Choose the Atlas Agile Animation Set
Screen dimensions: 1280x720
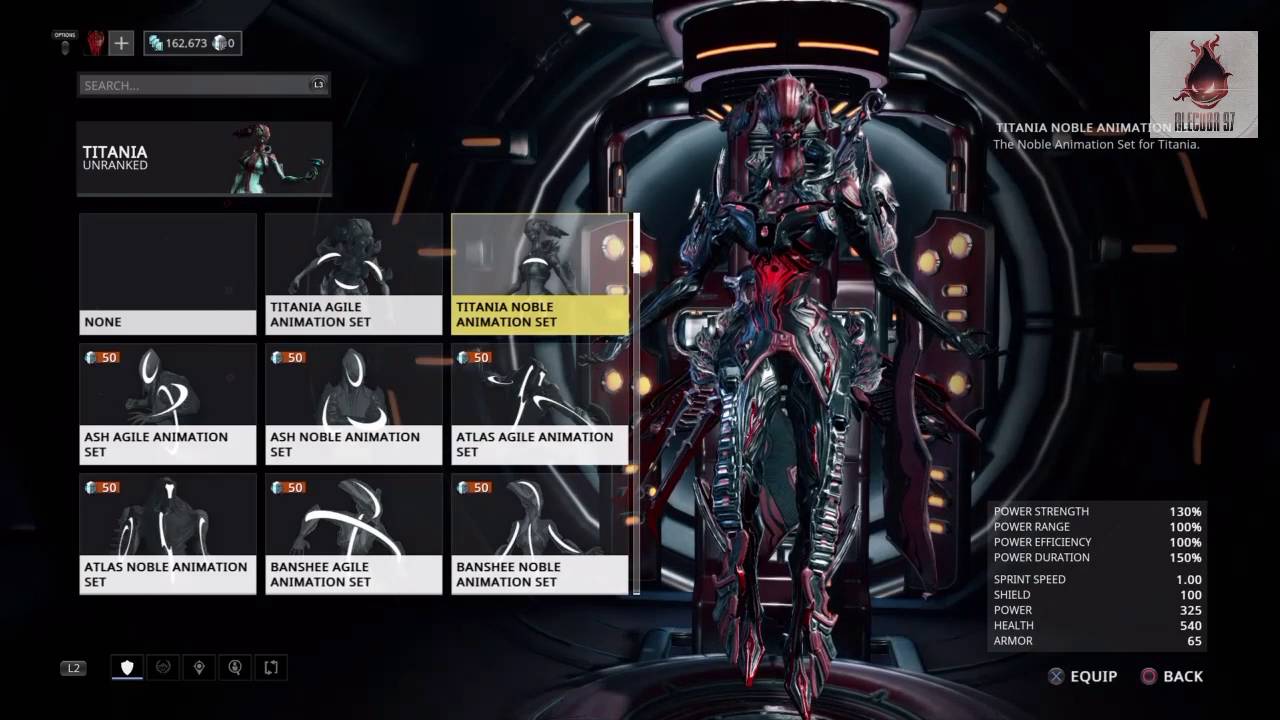click(x=540, y=403)
